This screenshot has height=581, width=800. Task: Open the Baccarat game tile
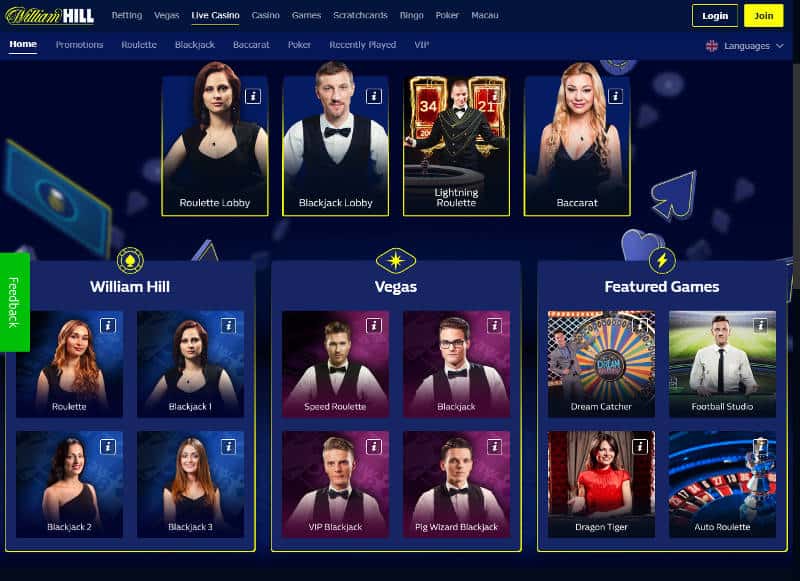(577, 145)
